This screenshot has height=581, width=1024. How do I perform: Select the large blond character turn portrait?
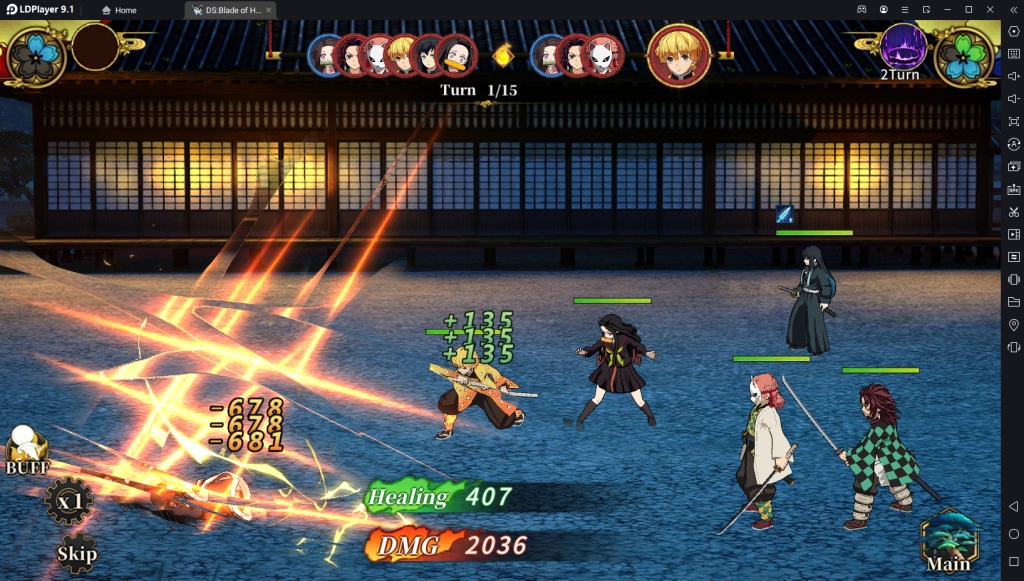[679, 55]
